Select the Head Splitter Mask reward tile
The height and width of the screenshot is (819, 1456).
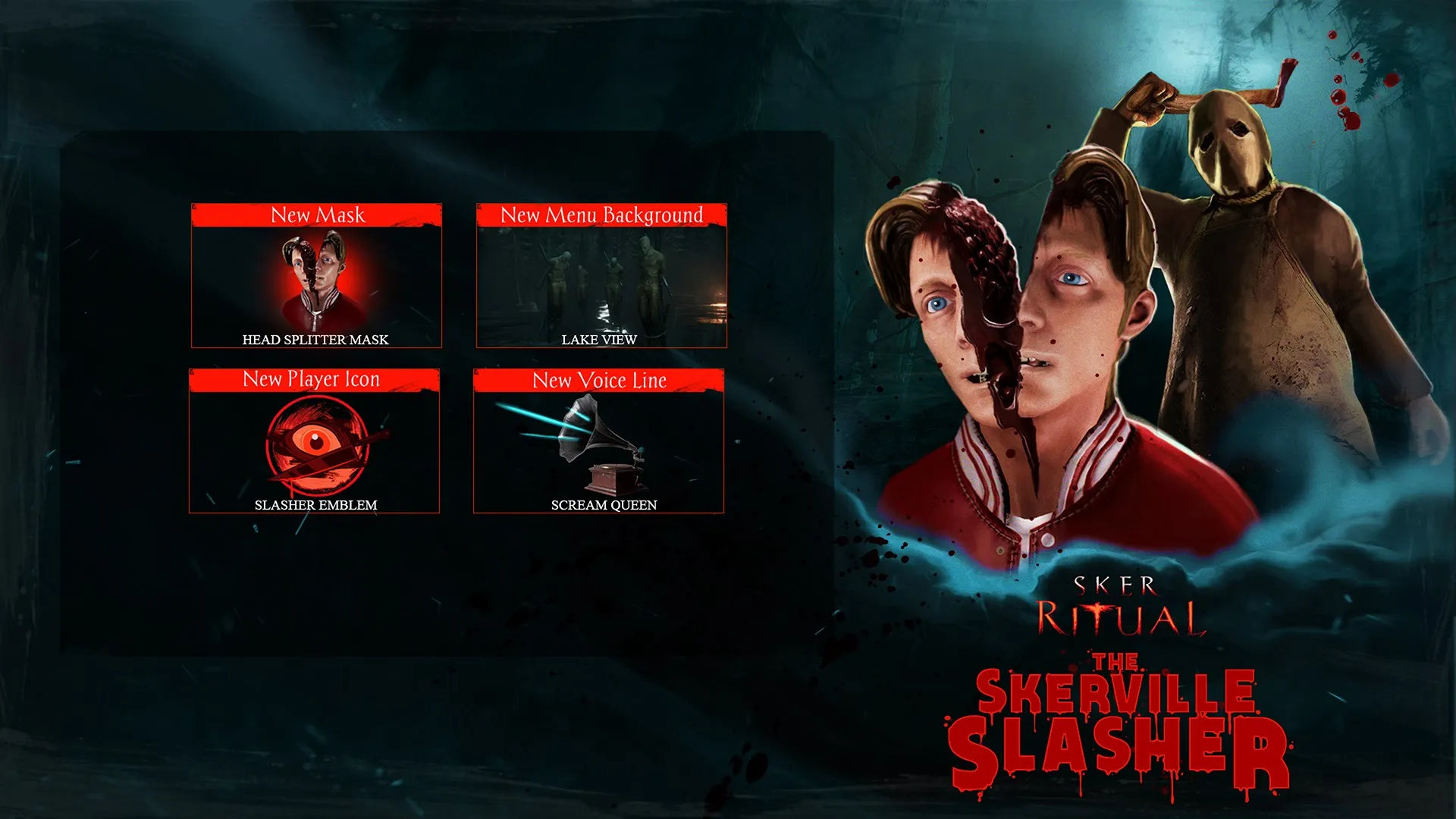click(x=316, y=277)
